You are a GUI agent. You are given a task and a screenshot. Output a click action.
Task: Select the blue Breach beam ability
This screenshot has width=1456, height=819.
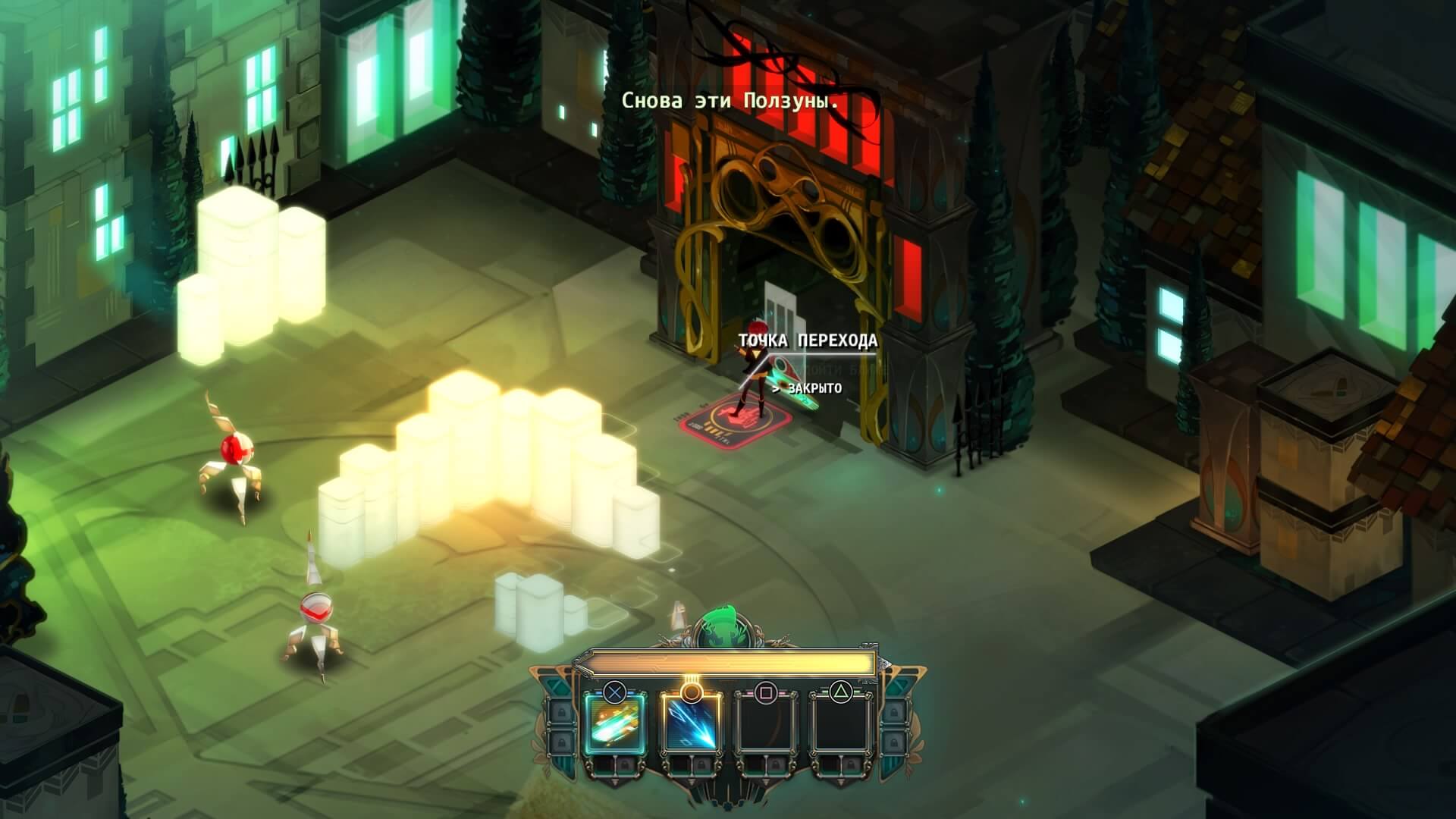pyautogui.click(x=690, y=725)
